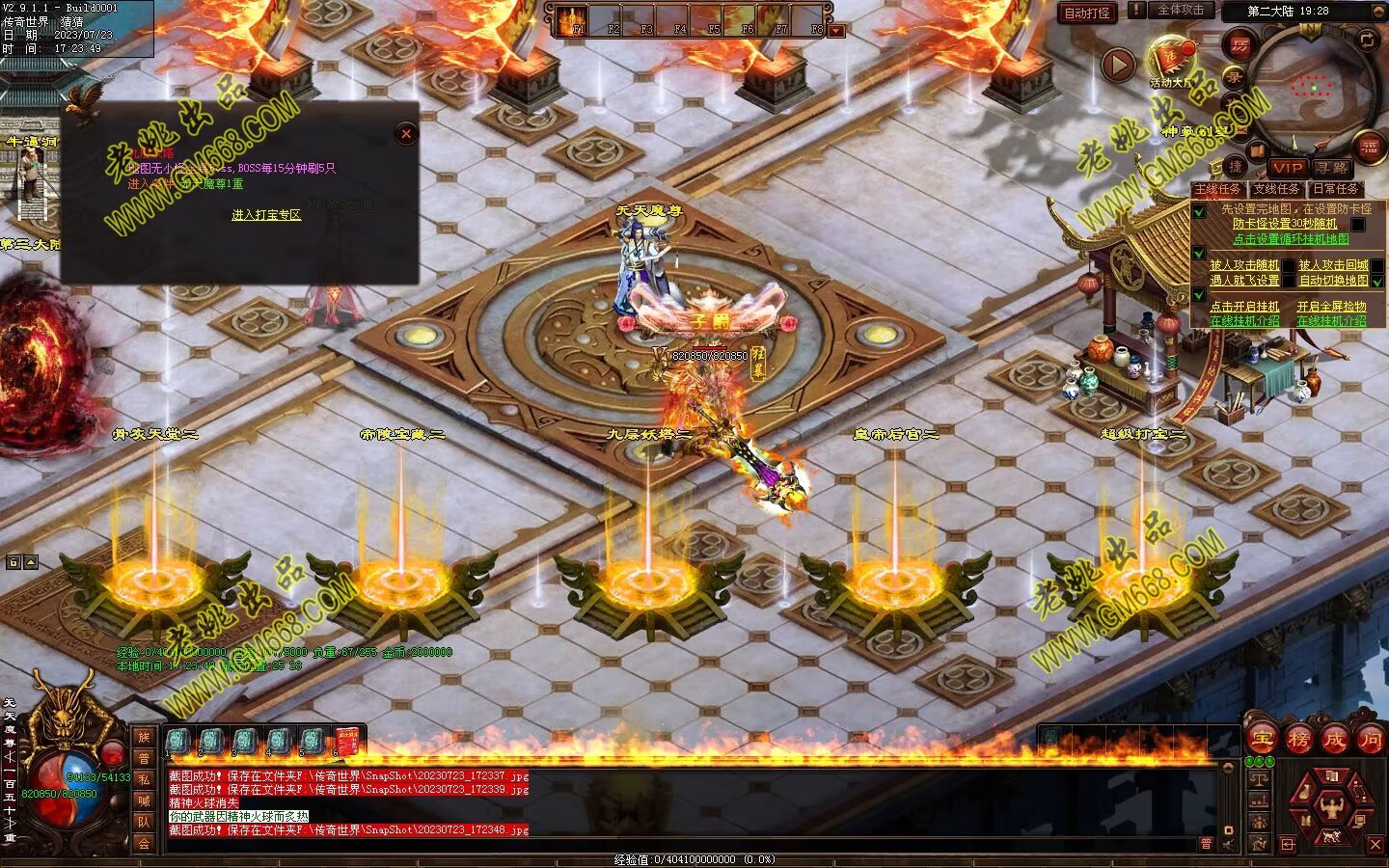Image resolution: width=1389 pixels, height=868 pixels.
Task: Open the 榜 rankings button
Action: point(1298,740)
